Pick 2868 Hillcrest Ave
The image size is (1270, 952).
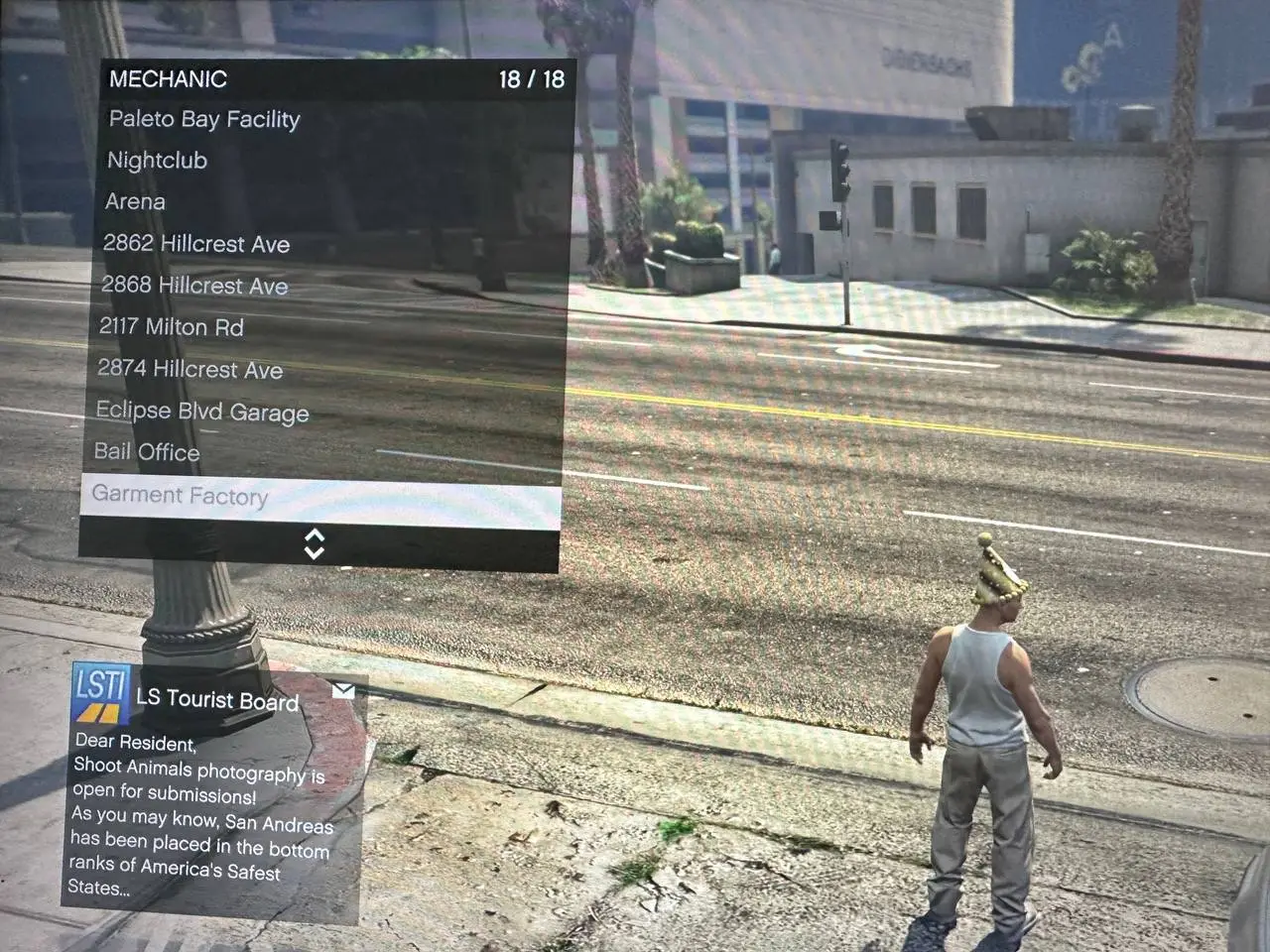coord(193,286)
